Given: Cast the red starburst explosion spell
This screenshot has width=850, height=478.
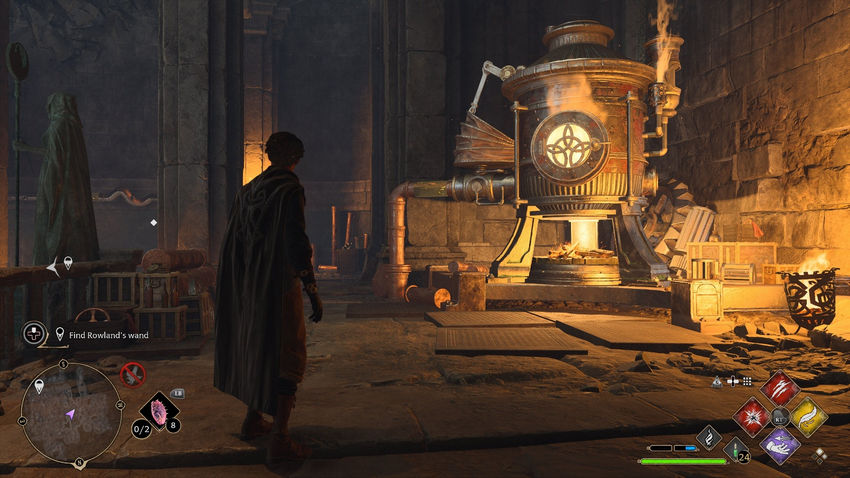Looking at the screenshot, I should (750, 415).
